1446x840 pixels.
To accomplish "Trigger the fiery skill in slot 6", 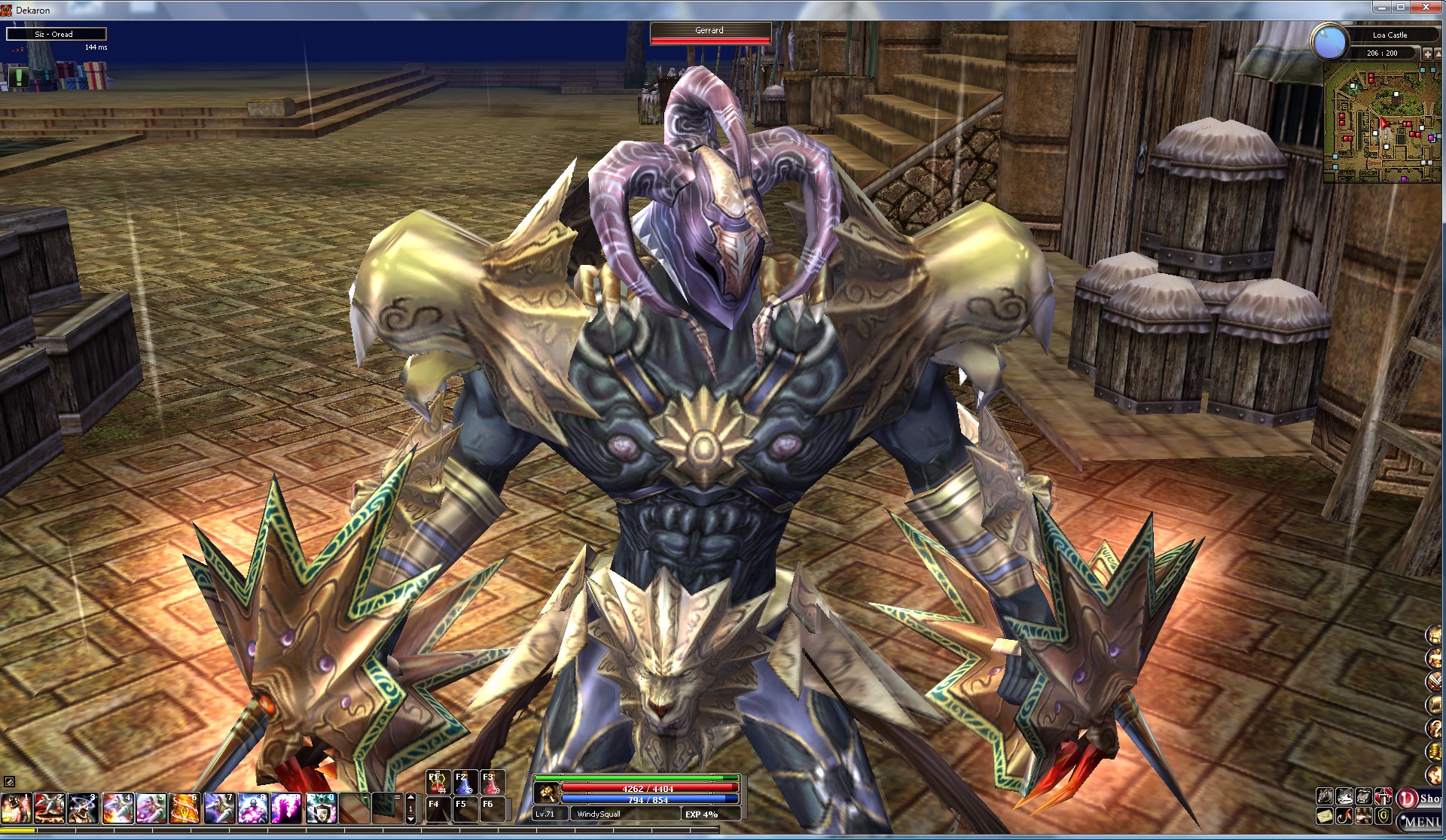I will [185, 808].
